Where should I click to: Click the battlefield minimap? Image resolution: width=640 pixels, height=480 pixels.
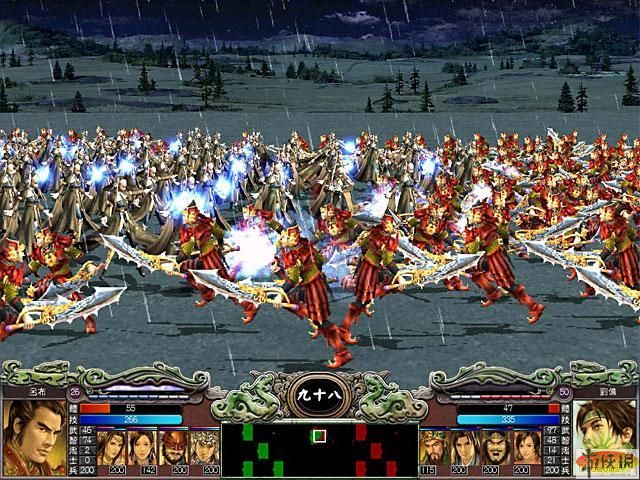[319, 451]
